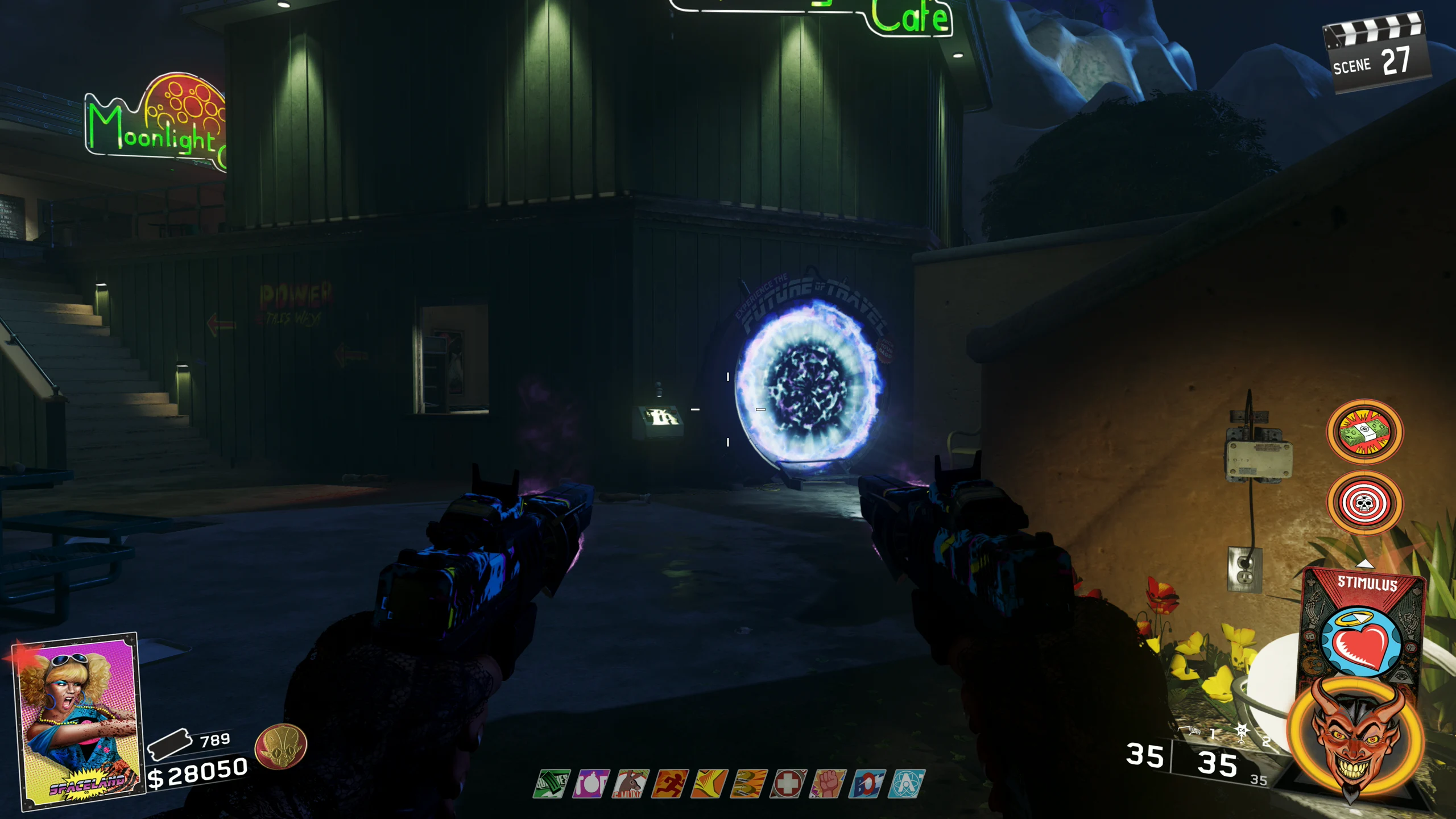Viewport: 1456px width, 819px height.
Task: Click the red cross Tuff 'Nuff perk
Action: (x=788, y=784)
